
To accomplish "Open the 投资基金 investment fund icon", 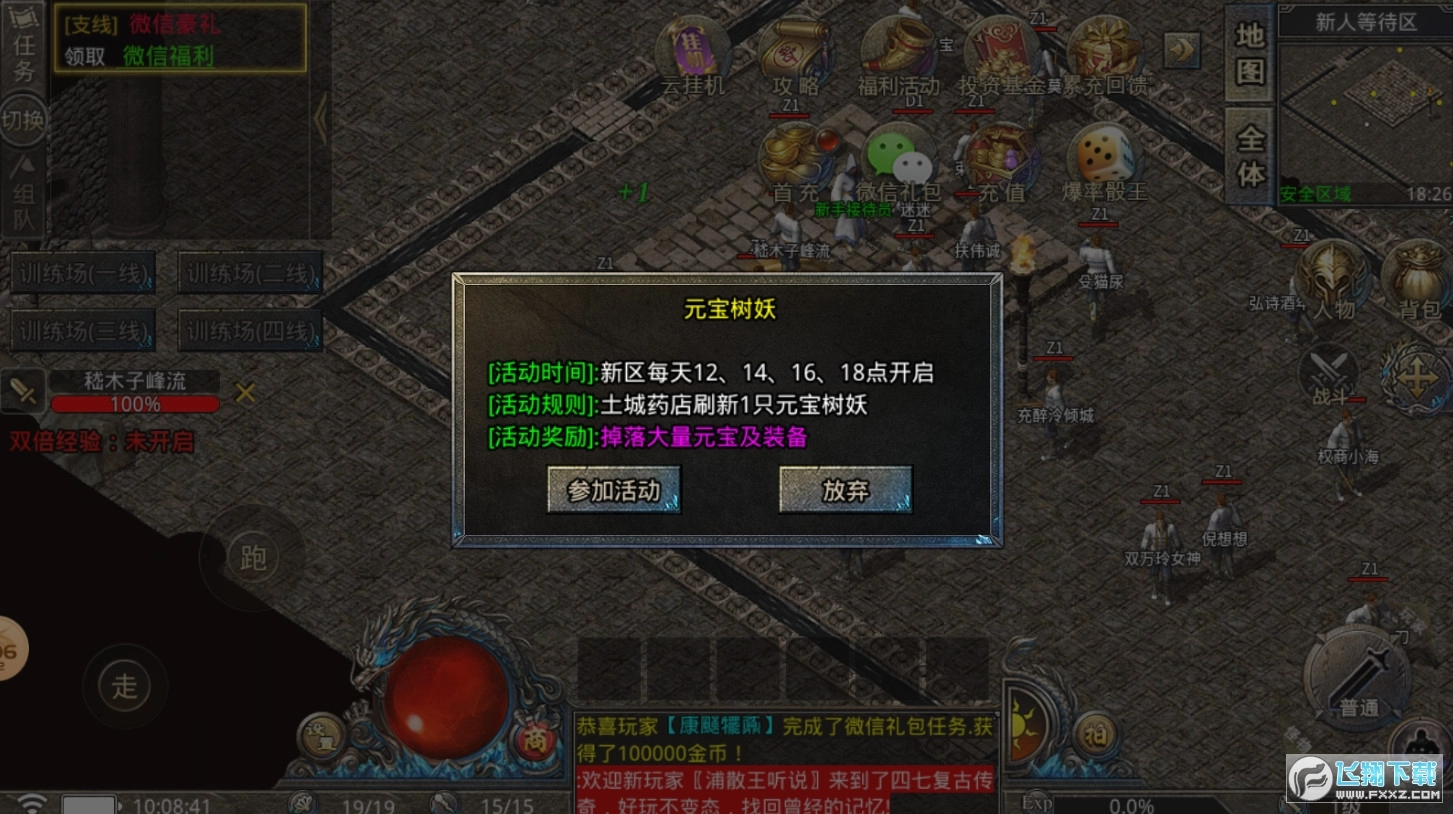I will coord(1000,45).
